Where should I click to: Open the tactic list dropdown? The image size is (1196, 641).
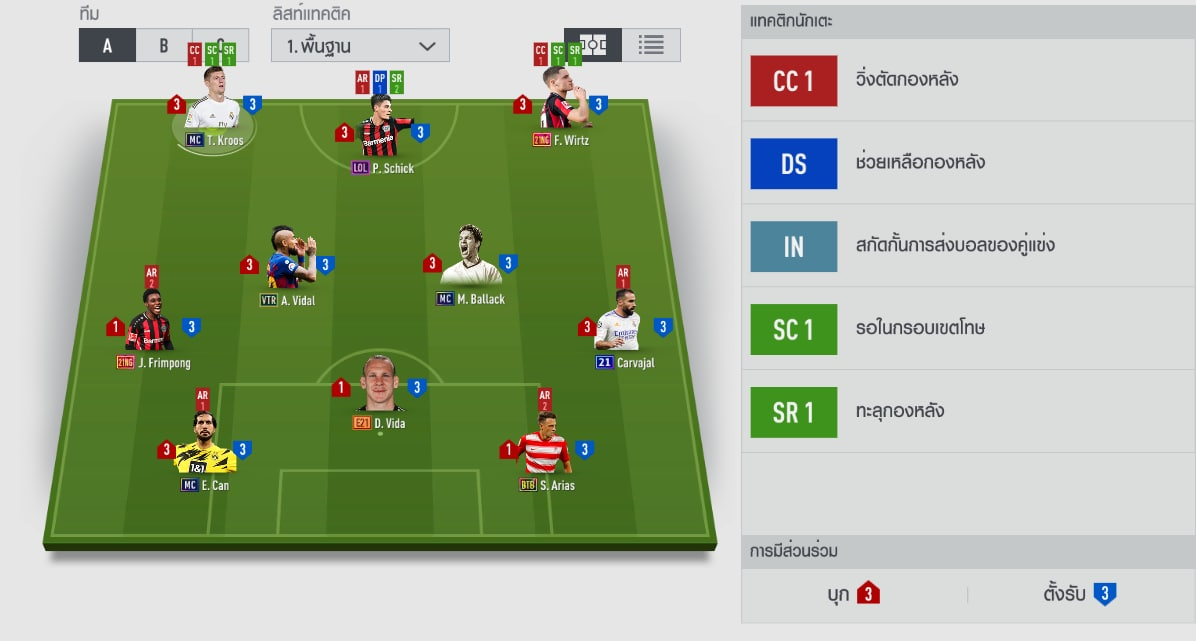[360, 45]
